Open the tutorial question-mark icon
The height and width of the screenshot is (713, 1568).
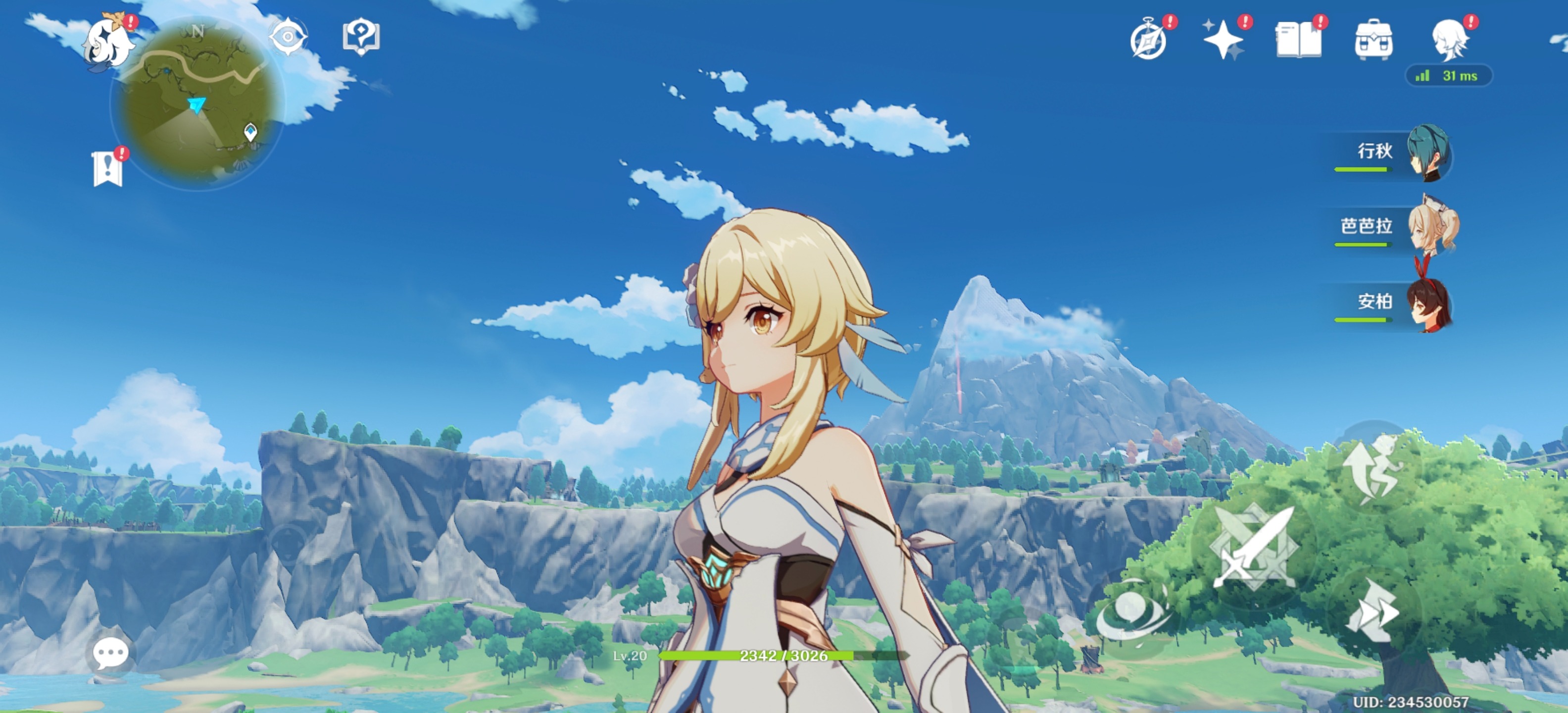pyautogui.click(x=361, y=37)
